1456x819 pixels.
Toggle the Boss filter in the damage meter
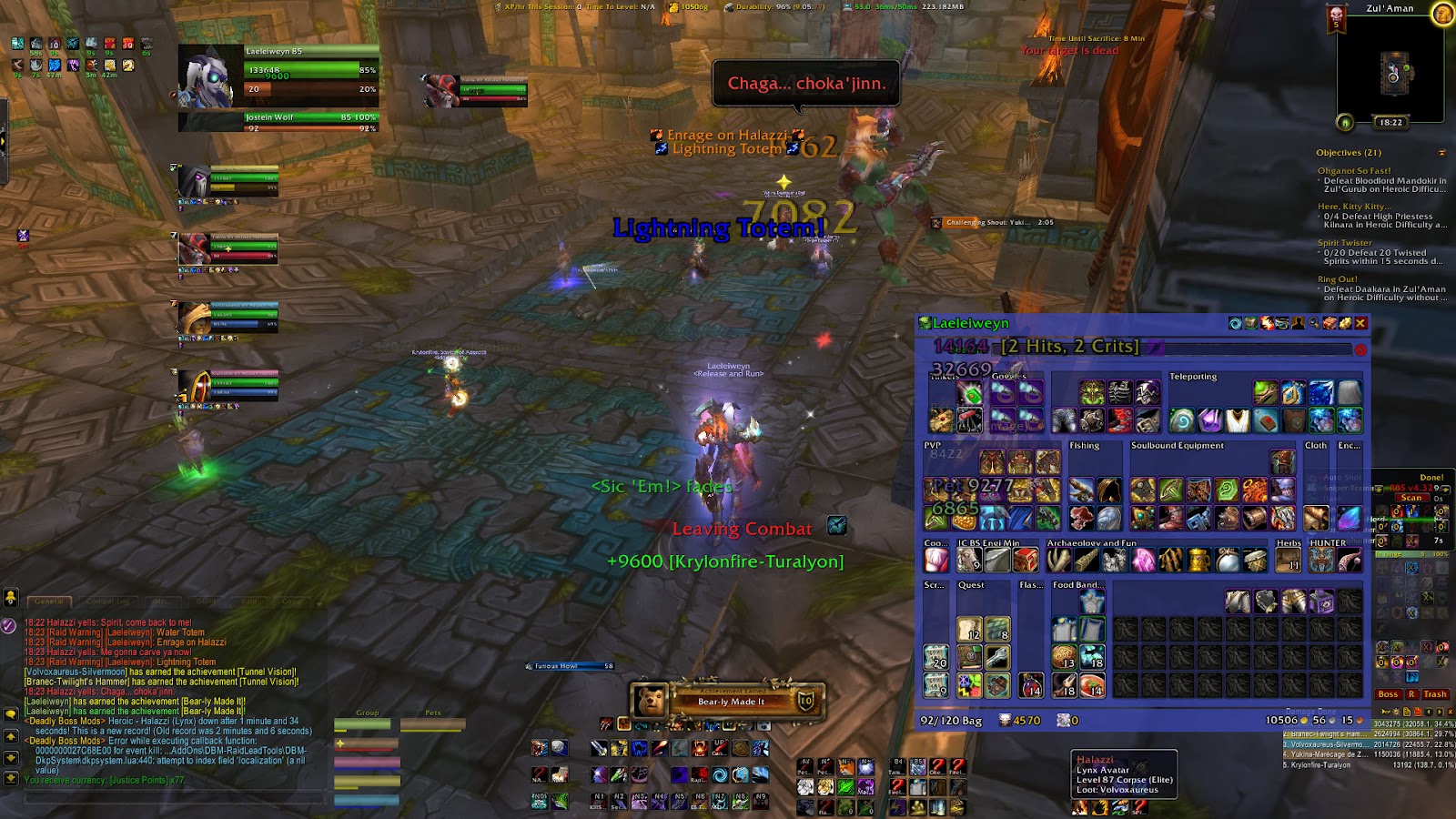click(x=1389, y=694)
